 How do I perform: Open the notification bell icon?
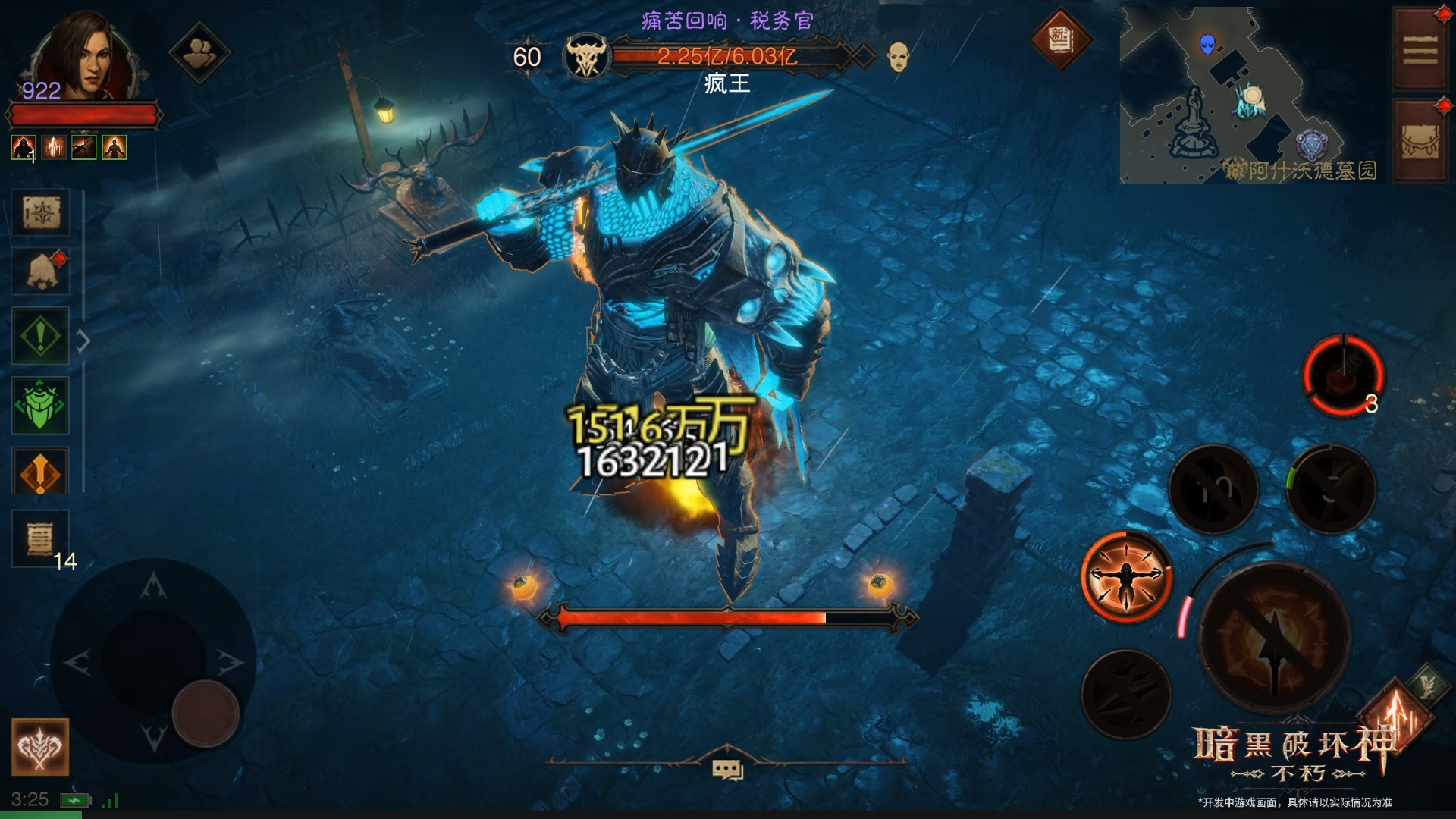pyautogui.click(x=42, y=271)
